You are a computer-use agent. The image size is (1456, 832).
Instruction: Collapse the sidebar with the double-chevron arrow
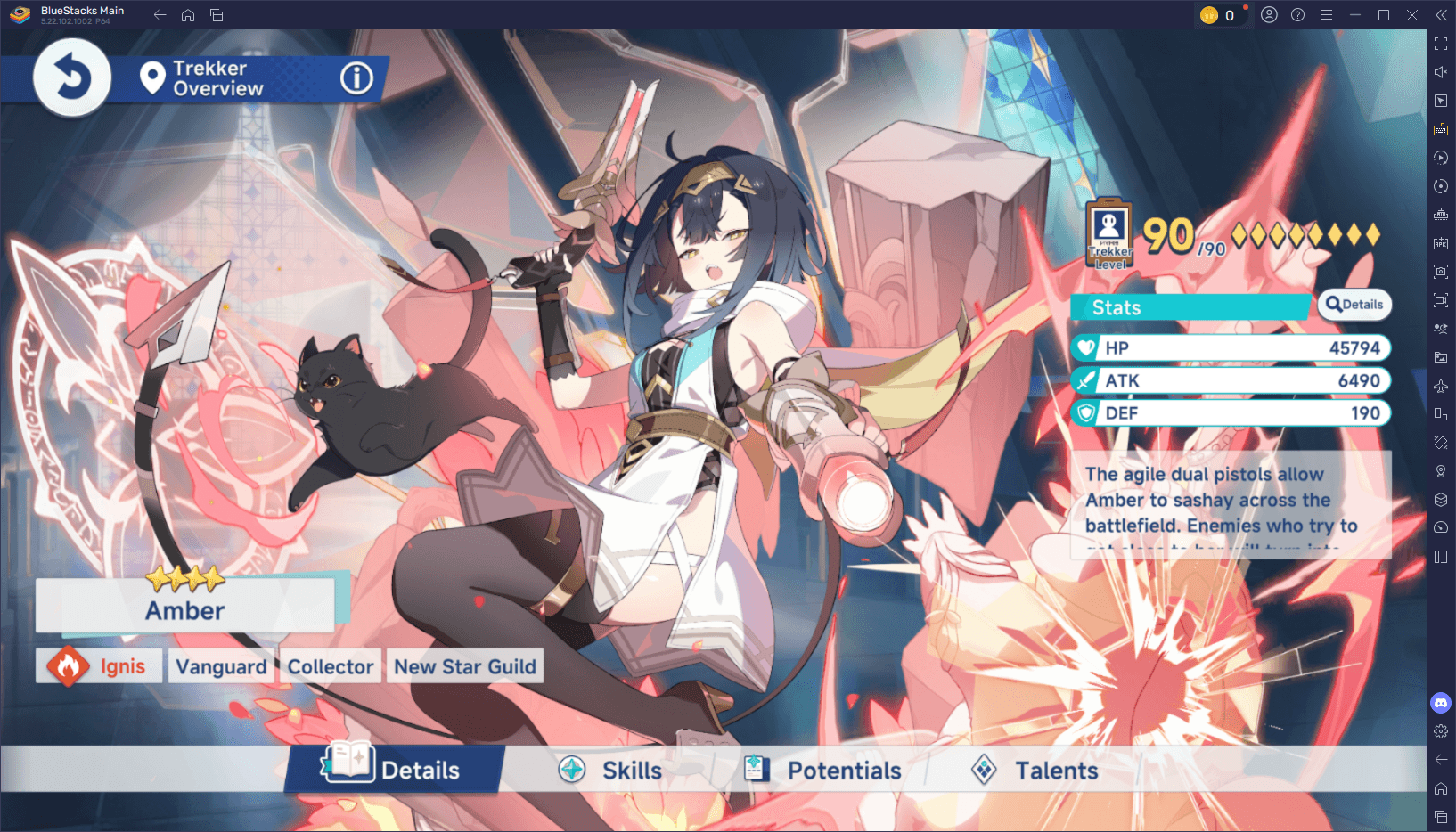point(1441,14)
